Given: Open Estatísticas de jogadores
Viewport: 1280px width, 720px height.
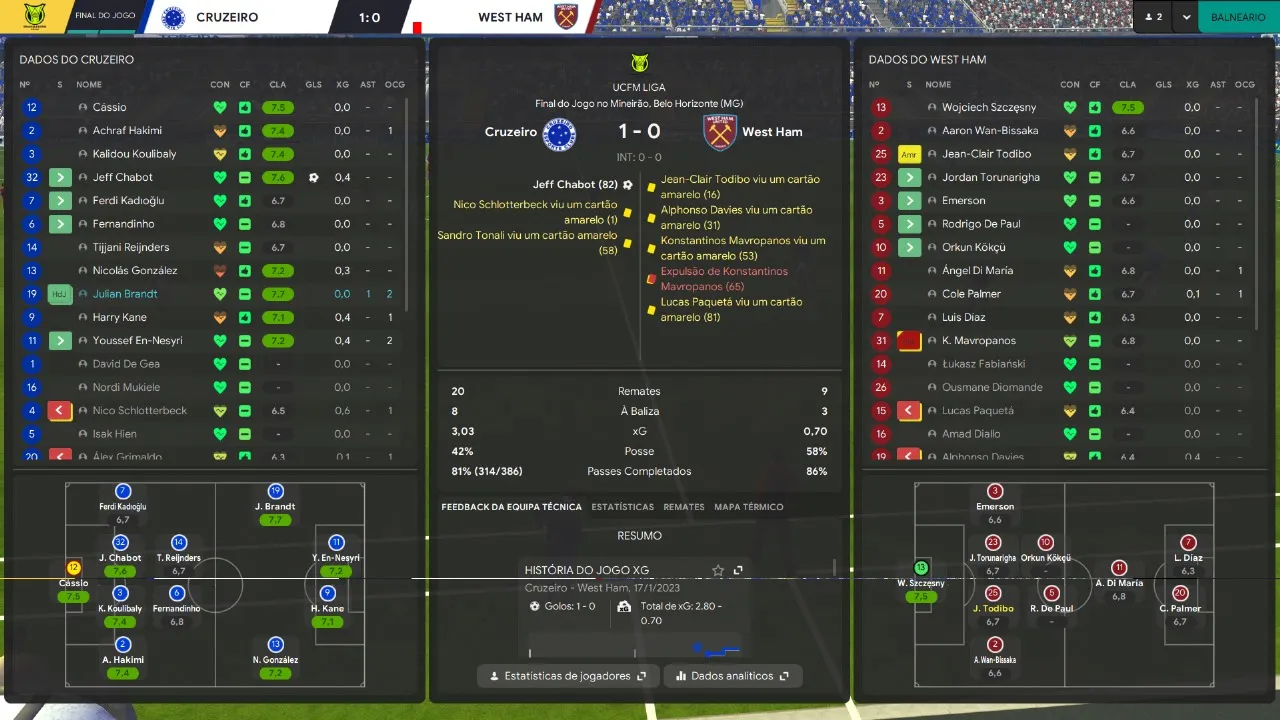Looking at the screenshot, I should 568,676.
